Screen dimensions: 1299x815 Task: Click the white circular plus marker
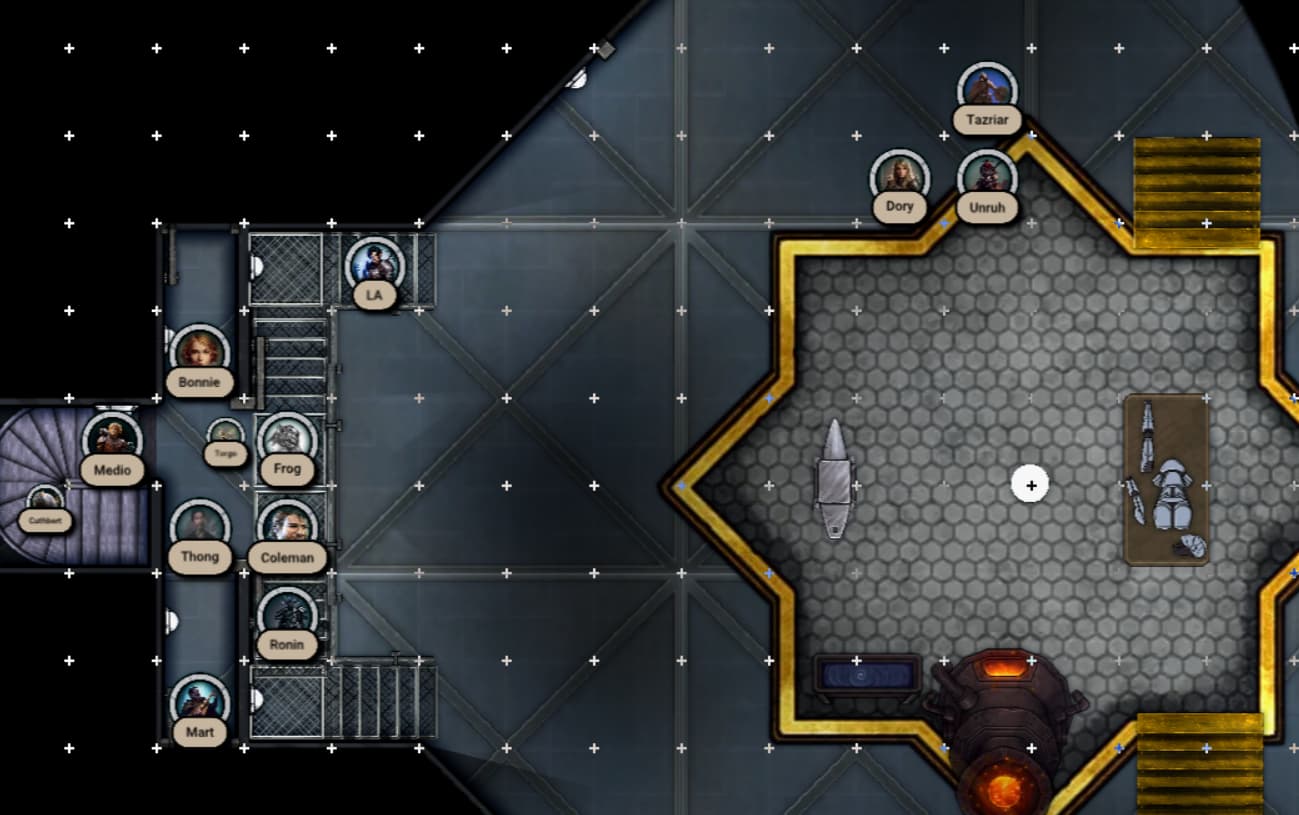(1031, 485)
